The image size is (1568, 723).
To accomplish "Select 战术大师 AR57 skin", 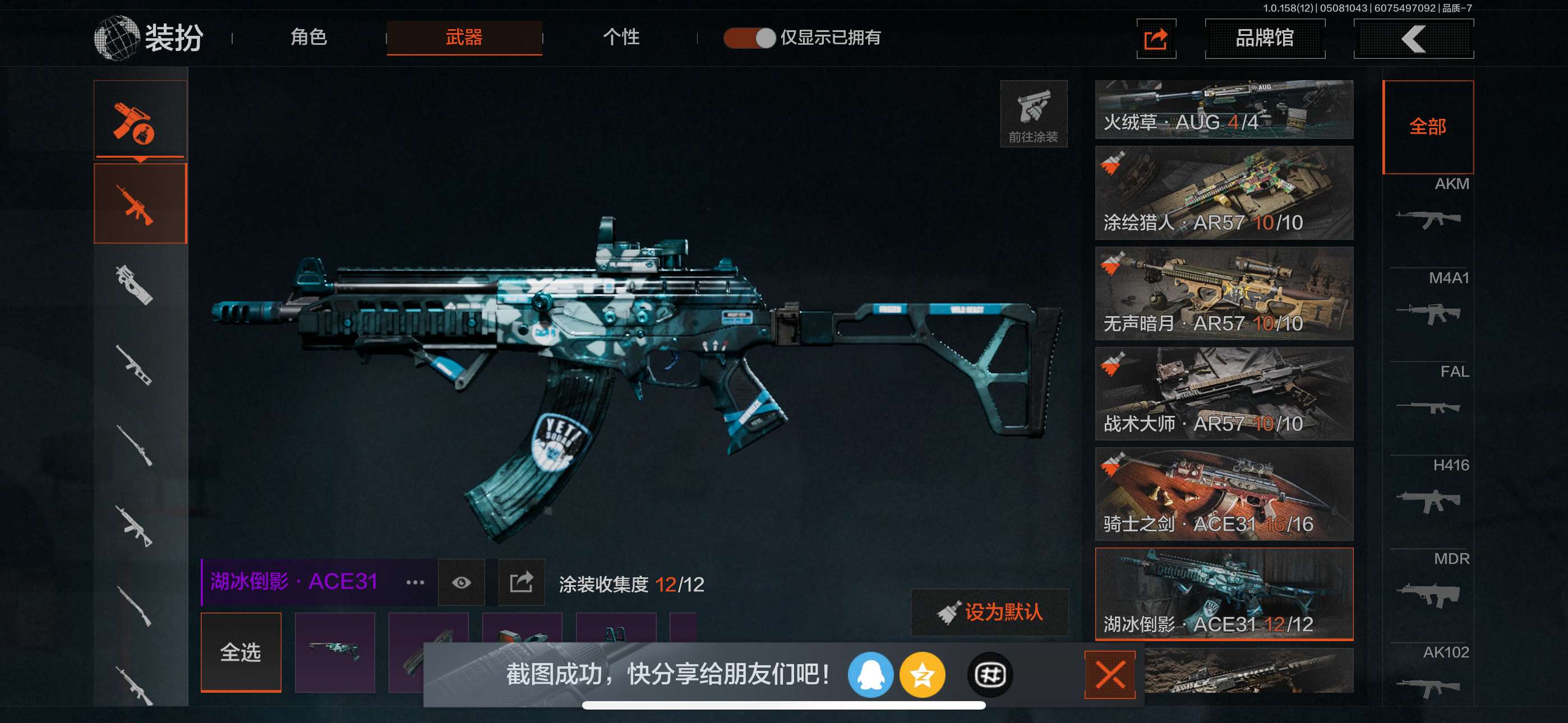I will 1224,394.
